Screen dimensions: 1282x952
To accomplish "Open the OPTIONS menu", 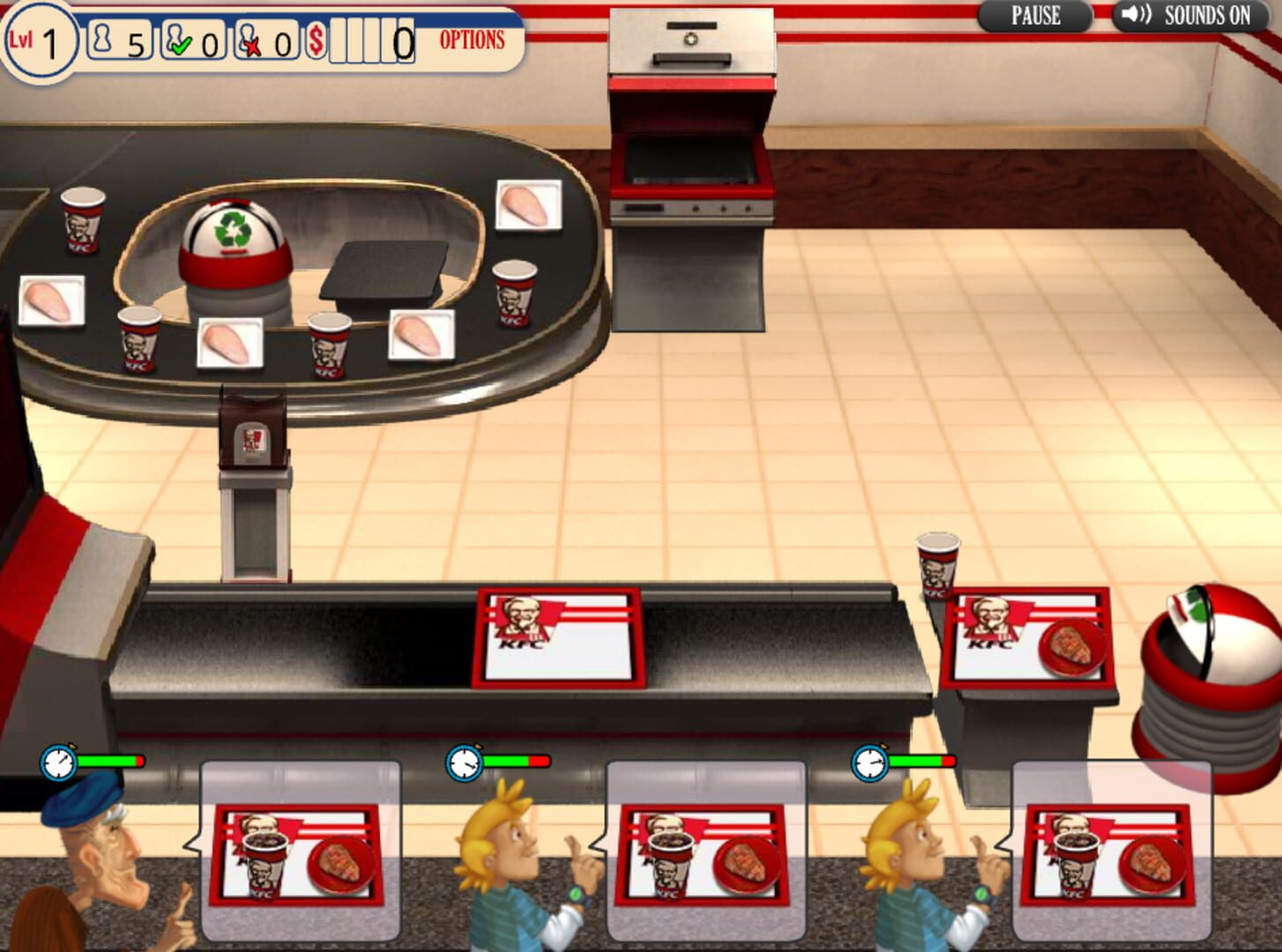I will pyautogui.click(x=473, y=41).
